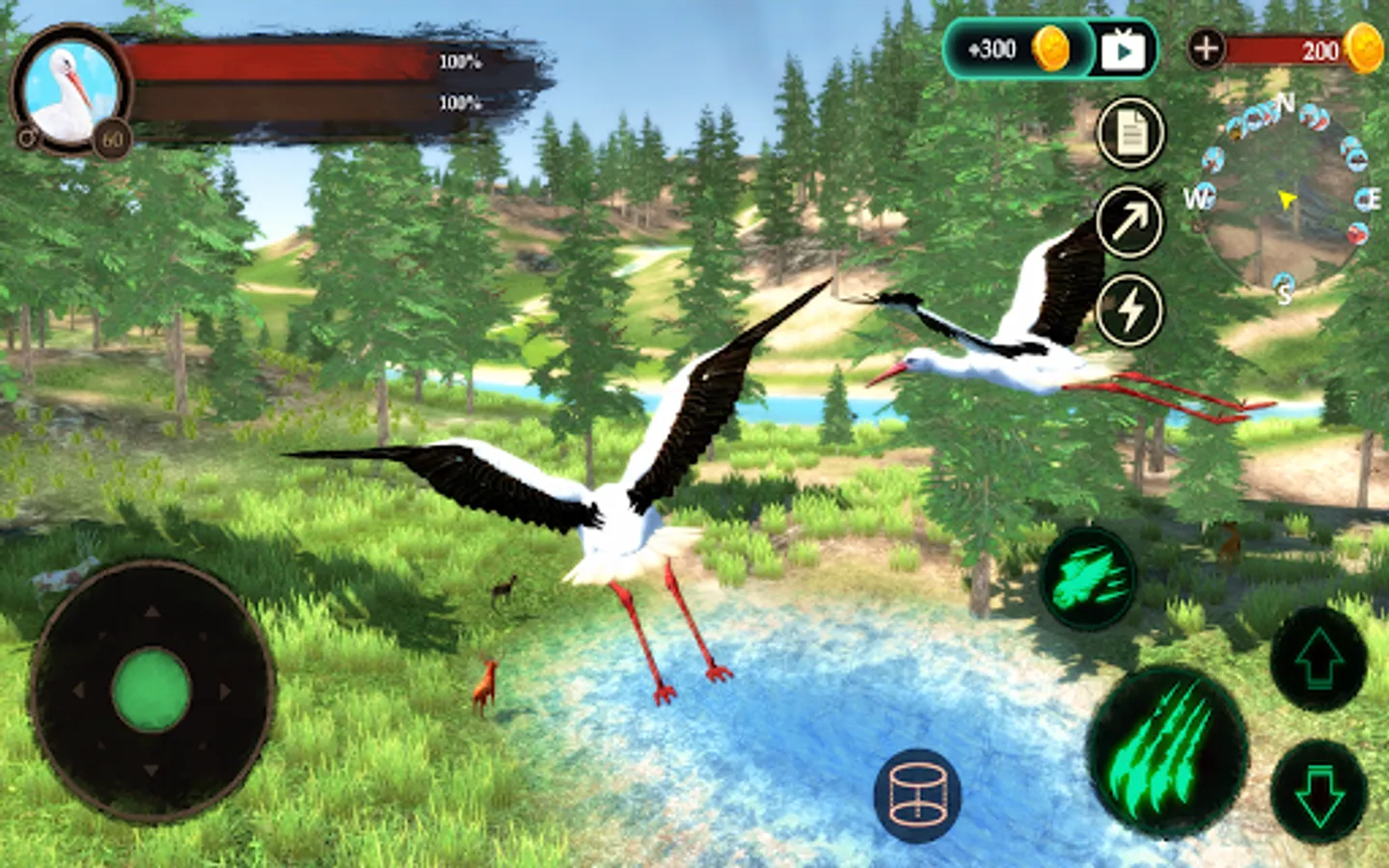Viewport: 1389px width, 868px height.
Task: Use the green dash special attack
Action: (x=1089, y=579)
